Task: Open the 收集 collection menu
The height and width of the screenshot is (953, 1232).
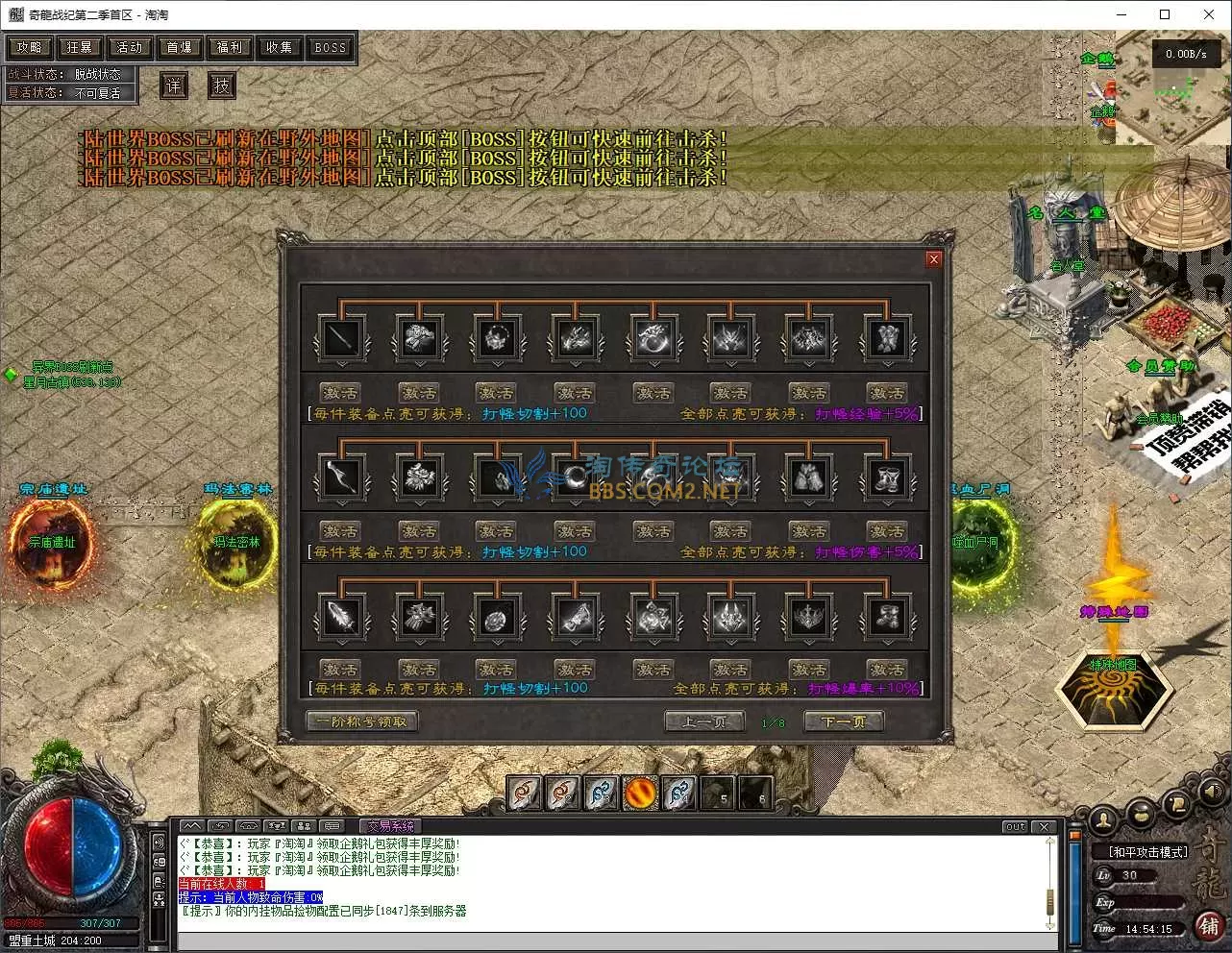Action: tap(280, 47)
